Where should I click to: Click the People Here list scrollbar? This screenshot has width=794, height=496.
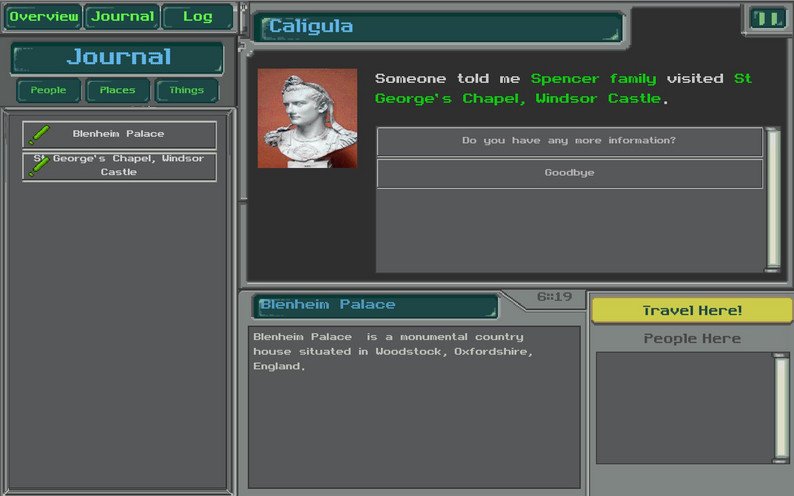(782, 407)
